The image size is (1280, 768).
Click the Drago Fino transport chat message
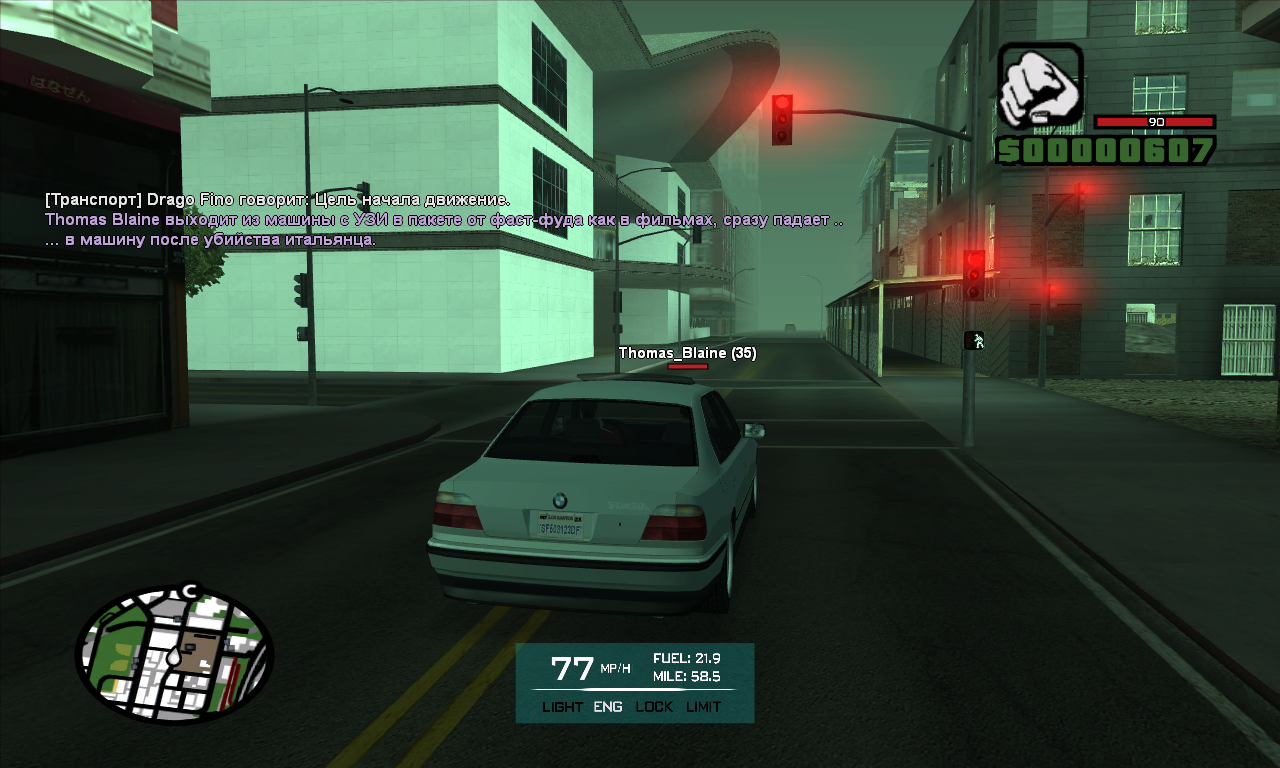(277, 200)
